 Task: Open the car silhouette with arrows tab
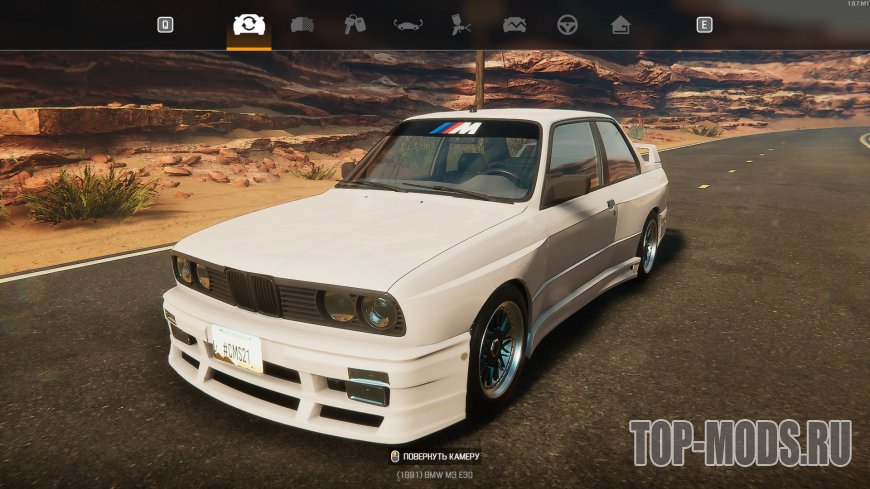(408, 25)
